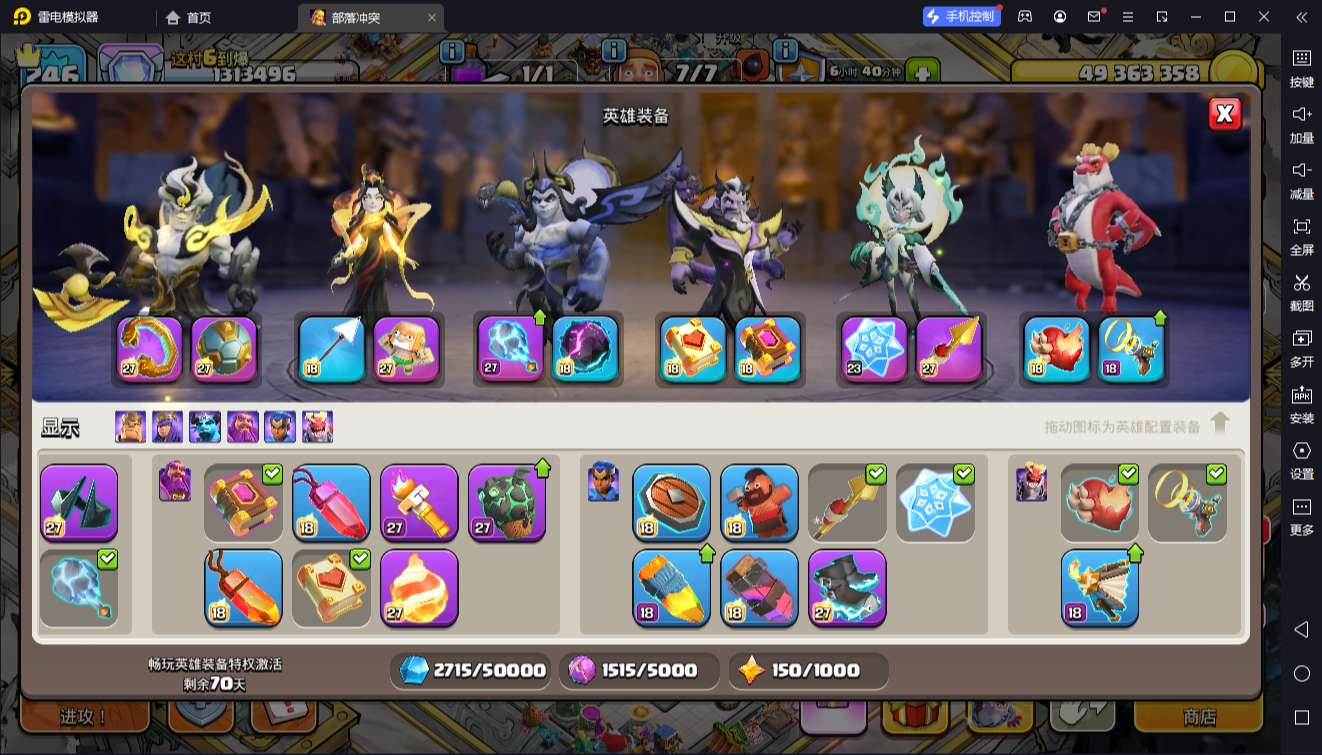This screenshot has width=1322, height=755.
Task: Select the green rock backpack equipment
Action: click(507, 502)
